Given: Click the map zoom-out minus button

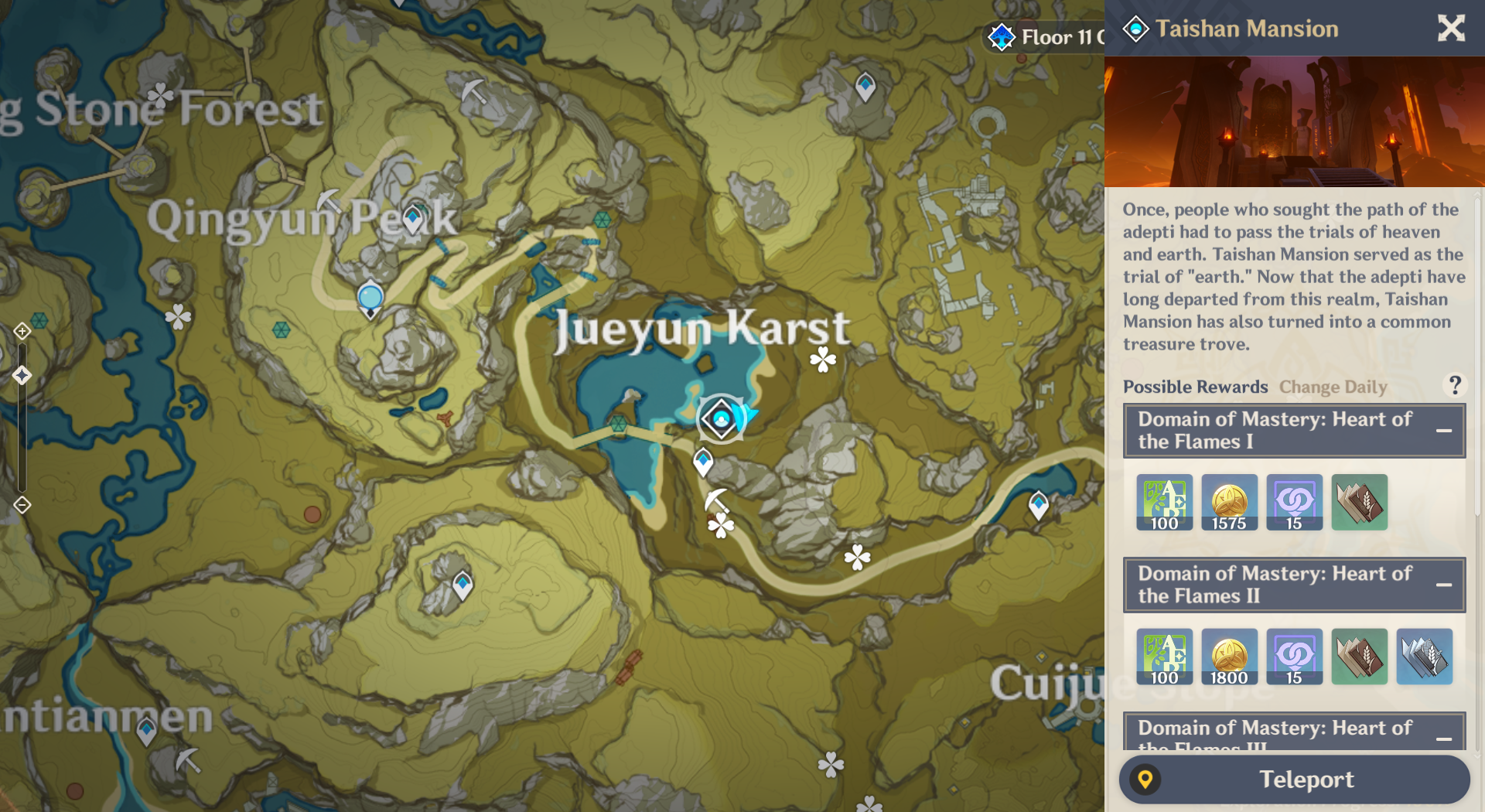Looking at the screenshot, I should coord(22,505).
